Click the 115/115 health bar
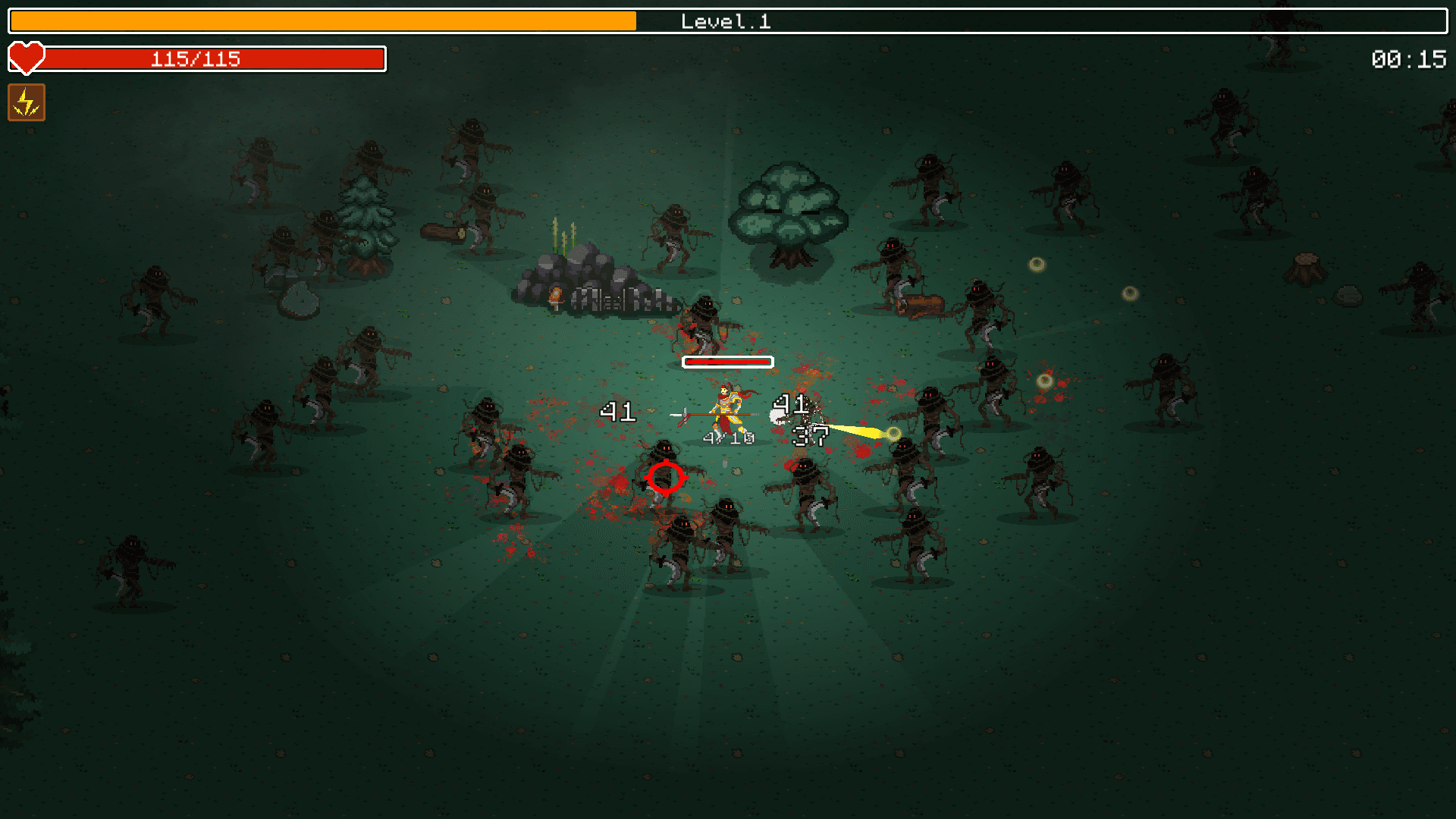This screenshot has width=1456, height=819. 195,58
